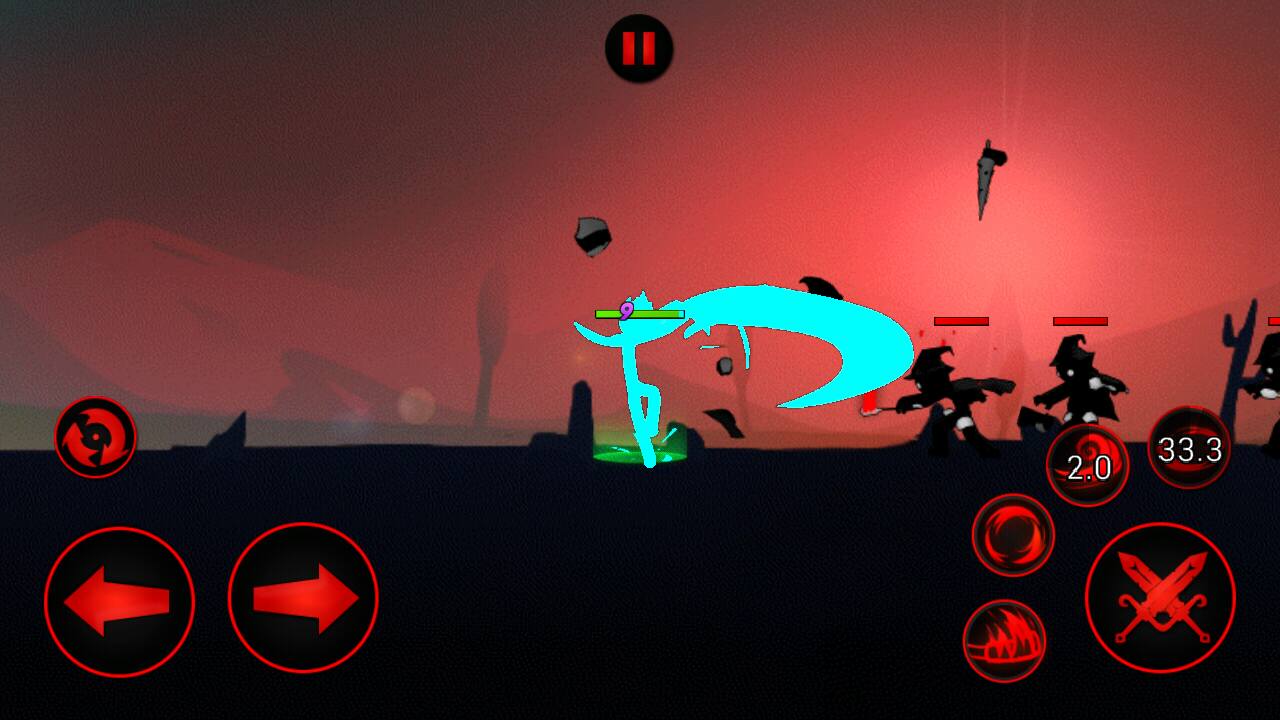Tap the right arrow movement button

(303, 599)
